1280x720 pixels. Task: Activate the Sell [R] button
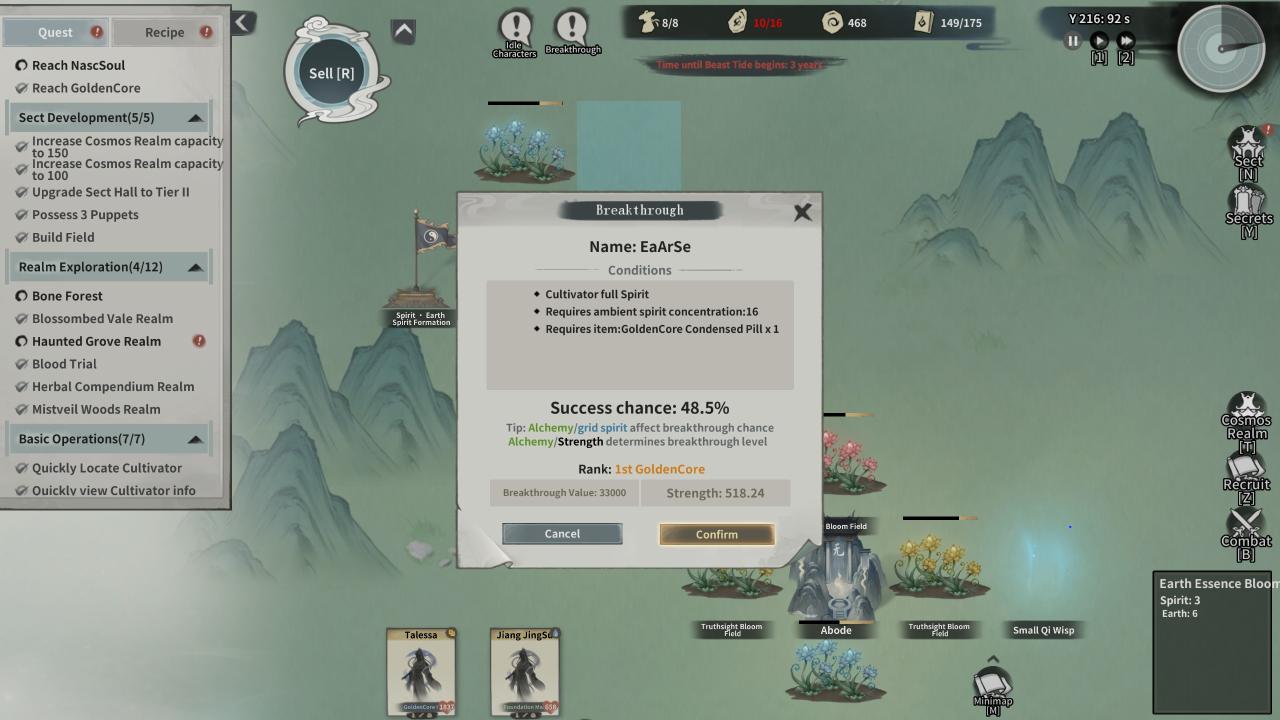point(332,73)
